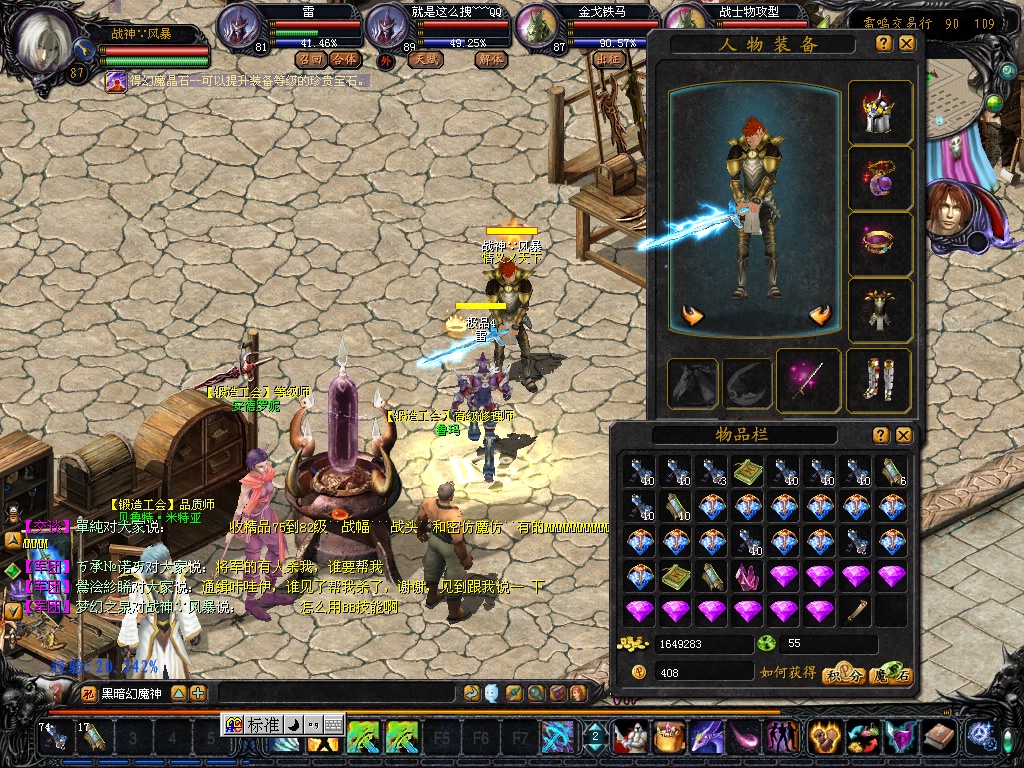Image resolution: width=1024 pixels, height=768 pixels.
Task: Rotate character preview with the left arrow
Action: (693, 316)
